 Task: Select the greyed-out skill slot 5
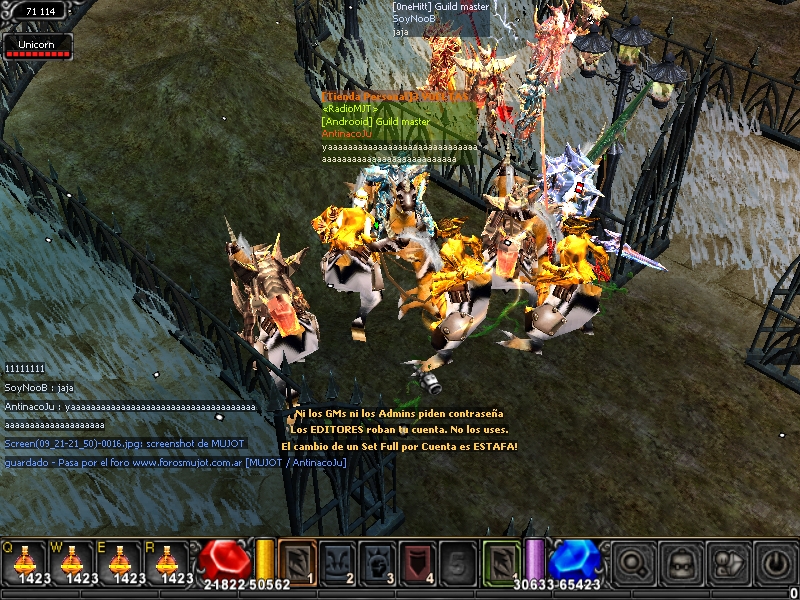click(459, 561)
